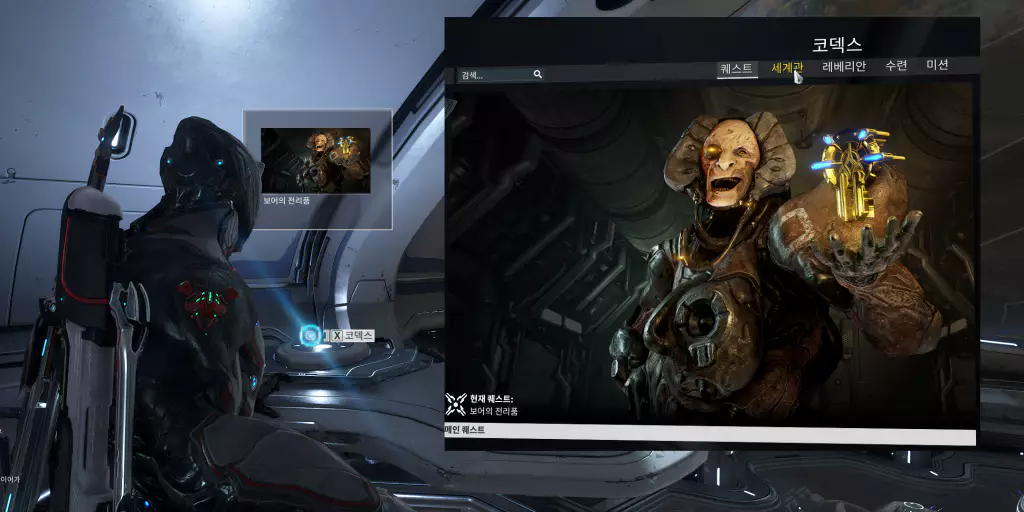Click the magnifying glass search icon
Viewport: 1024px width, 512px height.
point(538,74)
